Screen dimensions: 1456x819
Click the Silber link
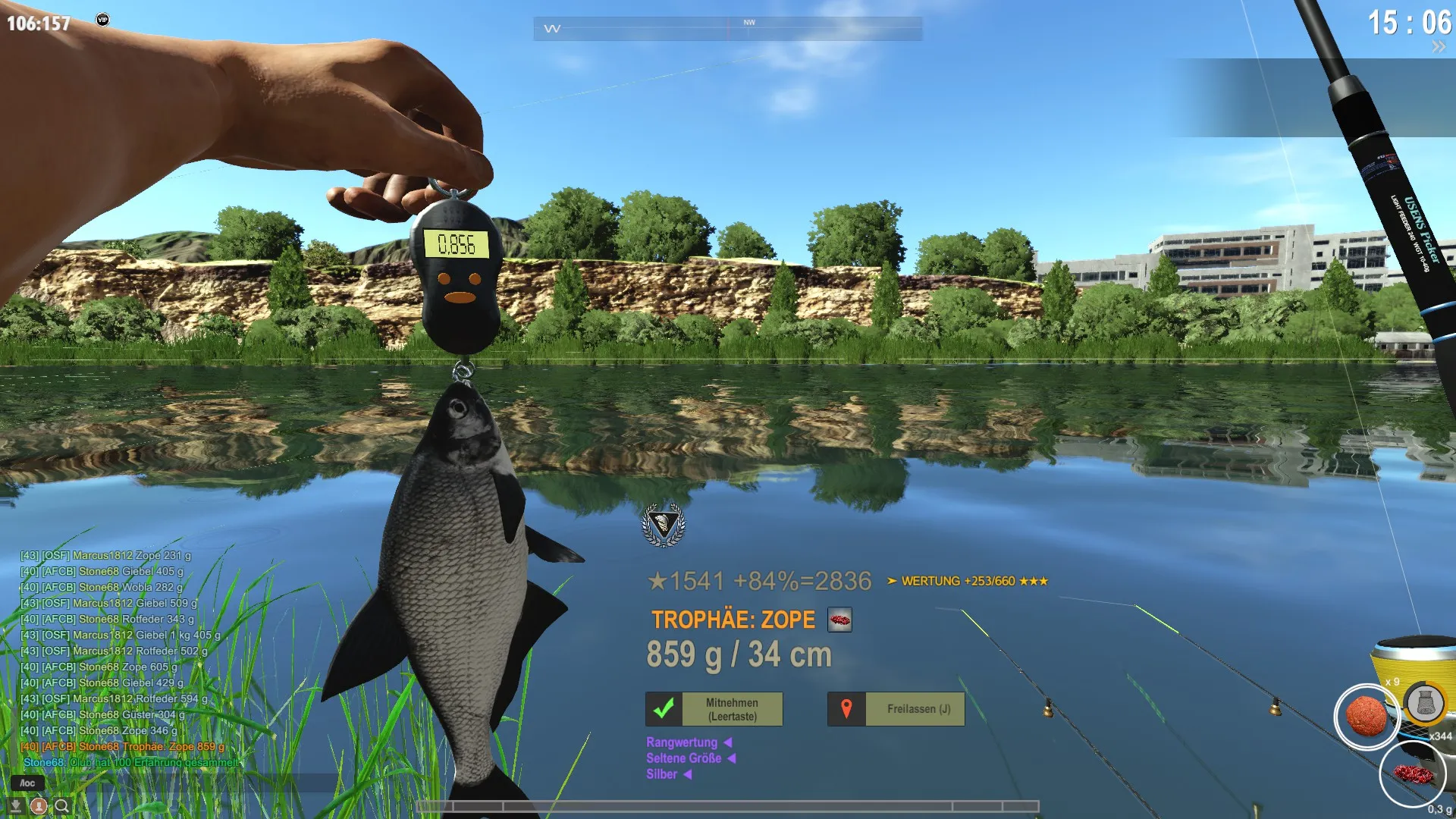[x=661, y=774]
